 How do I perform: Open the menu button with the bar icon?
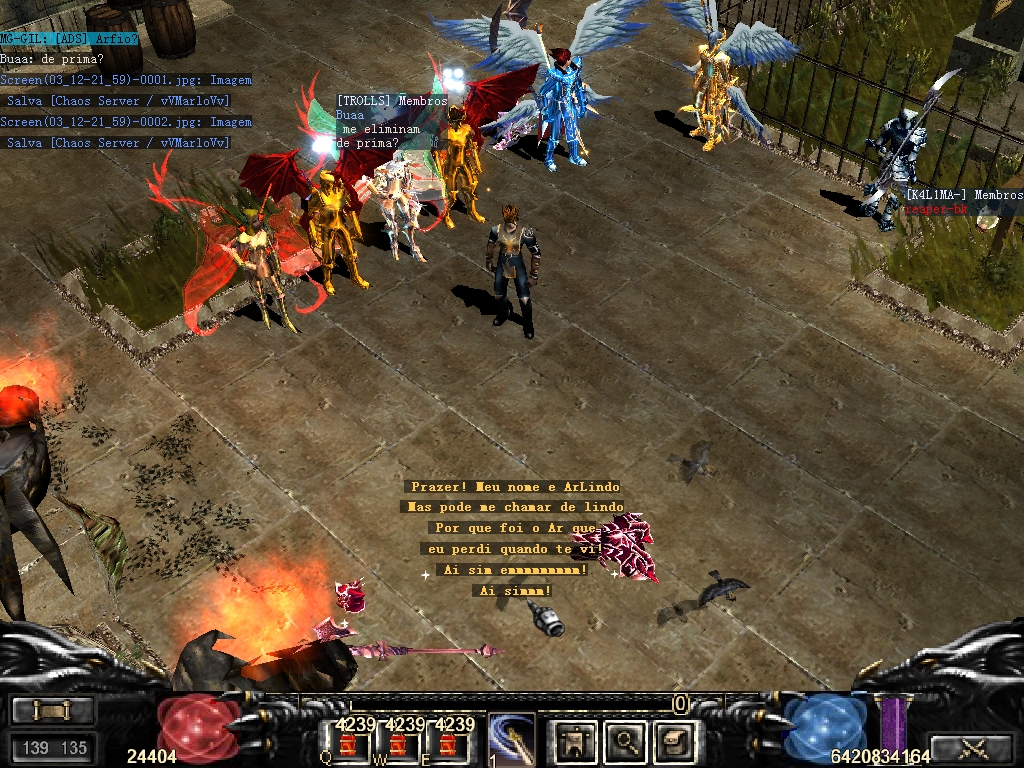click(x=53, y=711)
